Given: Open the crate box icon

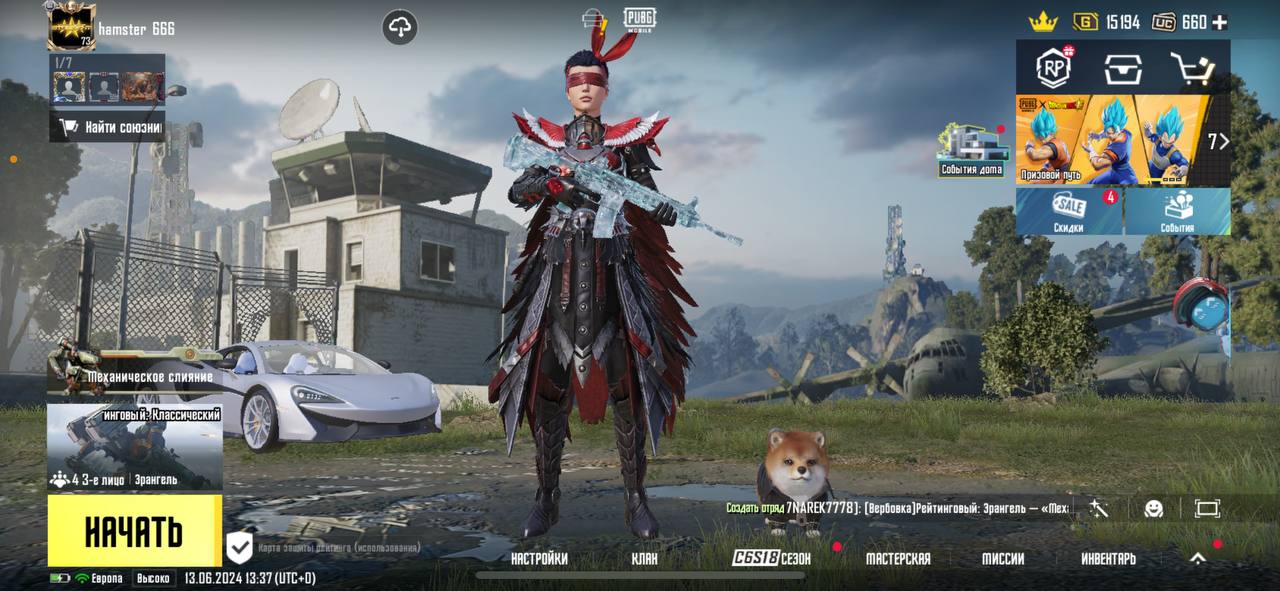Looking at the screenshot, I should coord(1123,68).
